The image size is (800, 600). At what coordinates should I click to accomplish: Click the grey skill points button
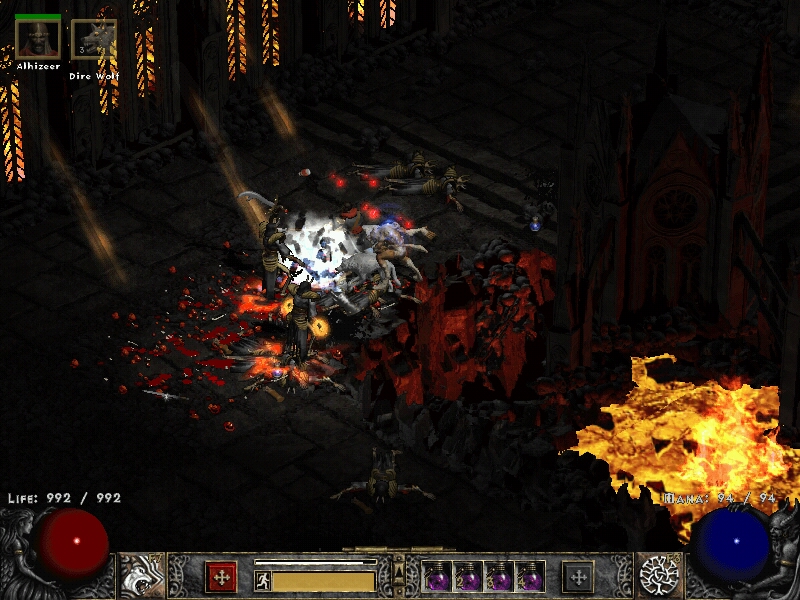pos(578,576)
